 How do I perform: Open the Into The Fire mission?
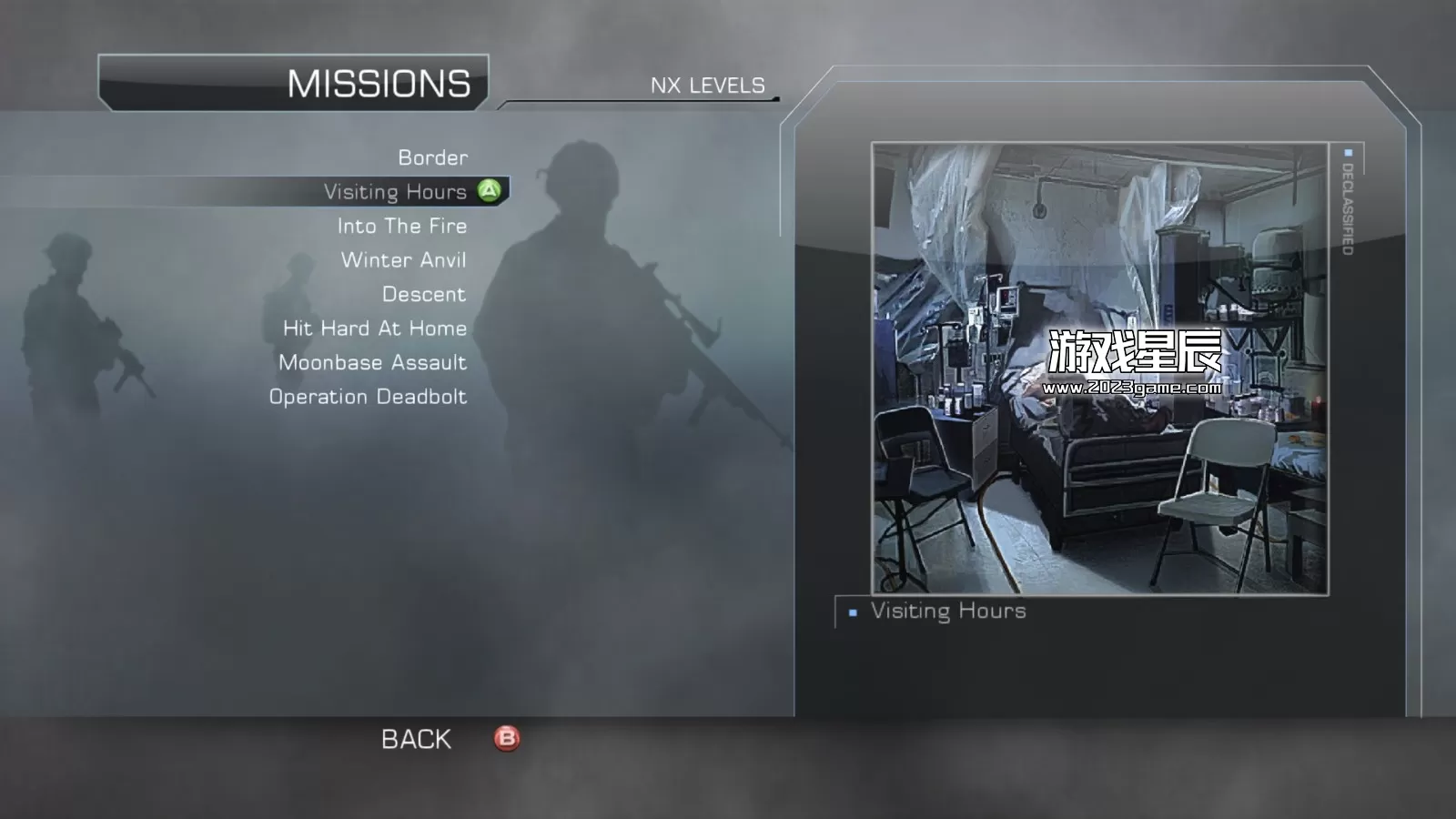(x=401, y=226)
